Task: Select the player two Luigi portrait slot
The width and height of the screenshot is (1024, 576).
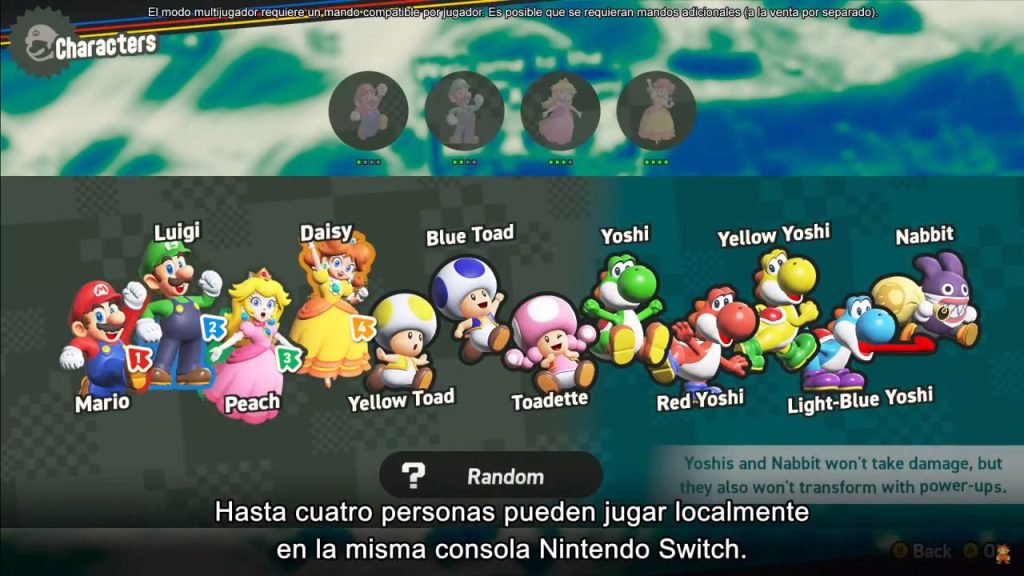Action: [x=464, y=110]
